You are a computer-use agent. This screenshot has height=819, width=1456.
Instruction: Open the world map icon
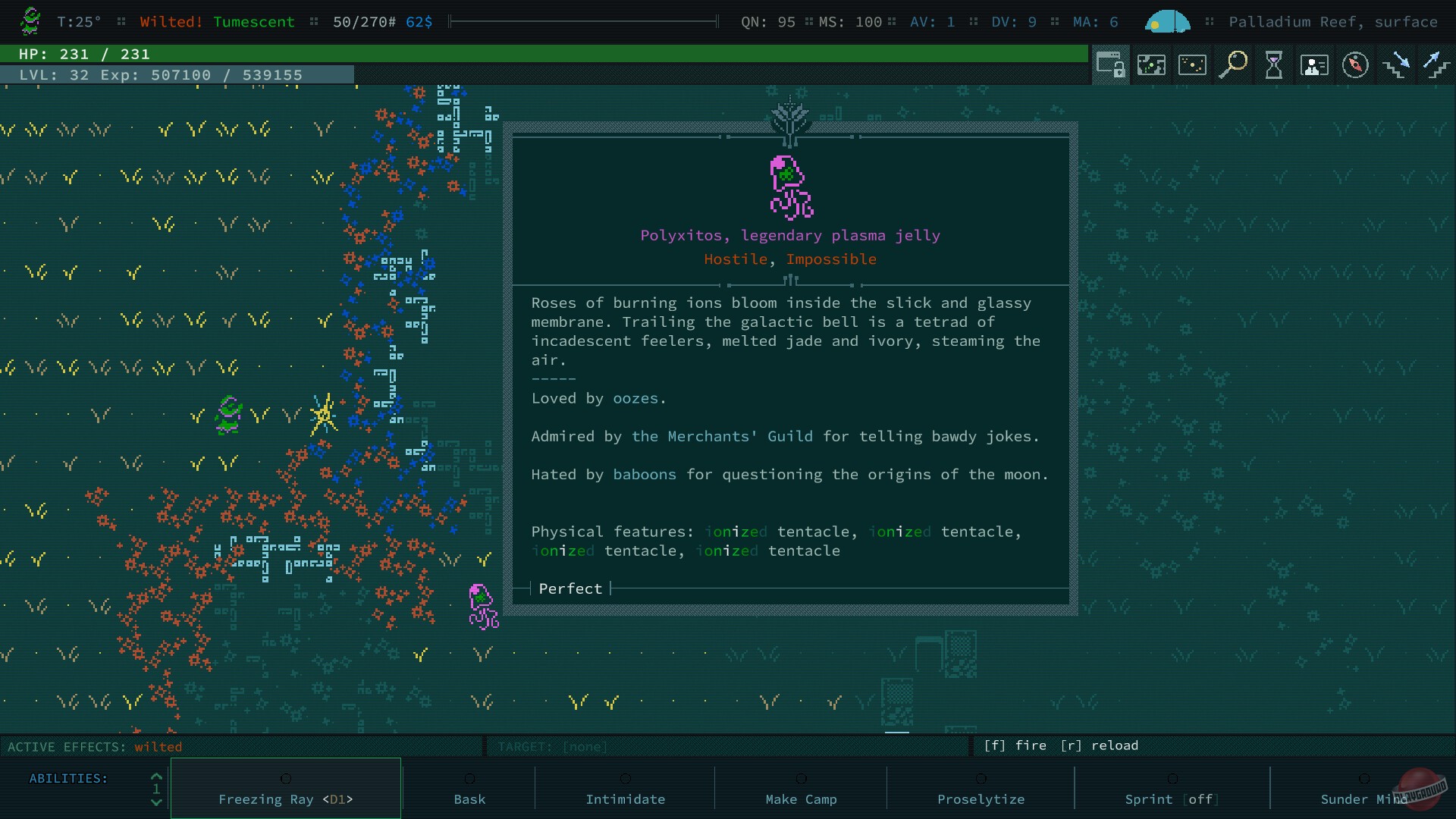pyautogui.click(x=1192, y=65)
